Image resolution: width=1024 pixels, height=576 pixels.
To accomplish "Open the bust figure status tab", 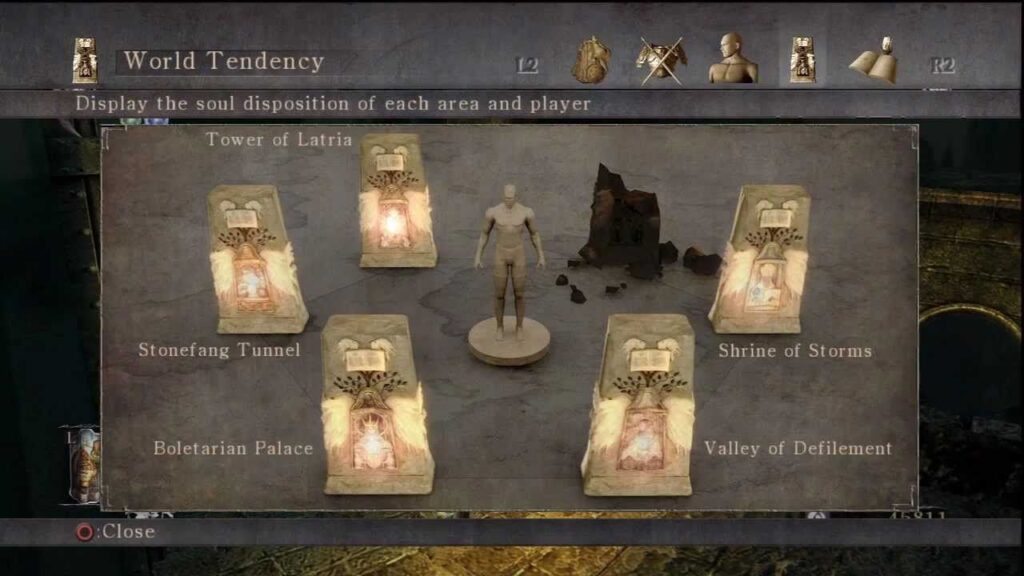I will 732,60.
